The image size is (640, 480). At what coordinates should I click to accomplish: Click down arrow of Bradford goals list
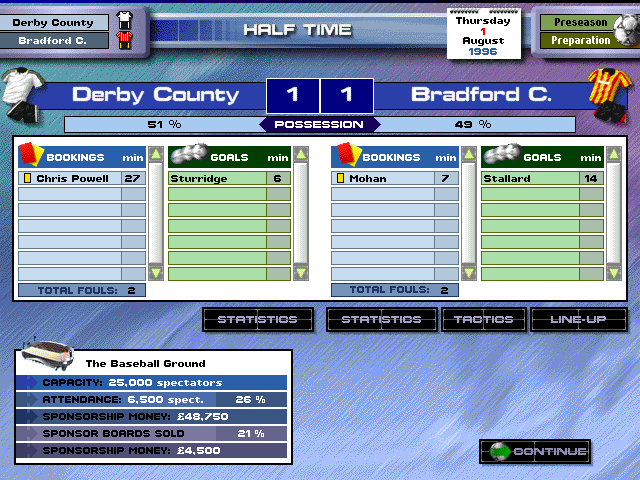[615, 272]
